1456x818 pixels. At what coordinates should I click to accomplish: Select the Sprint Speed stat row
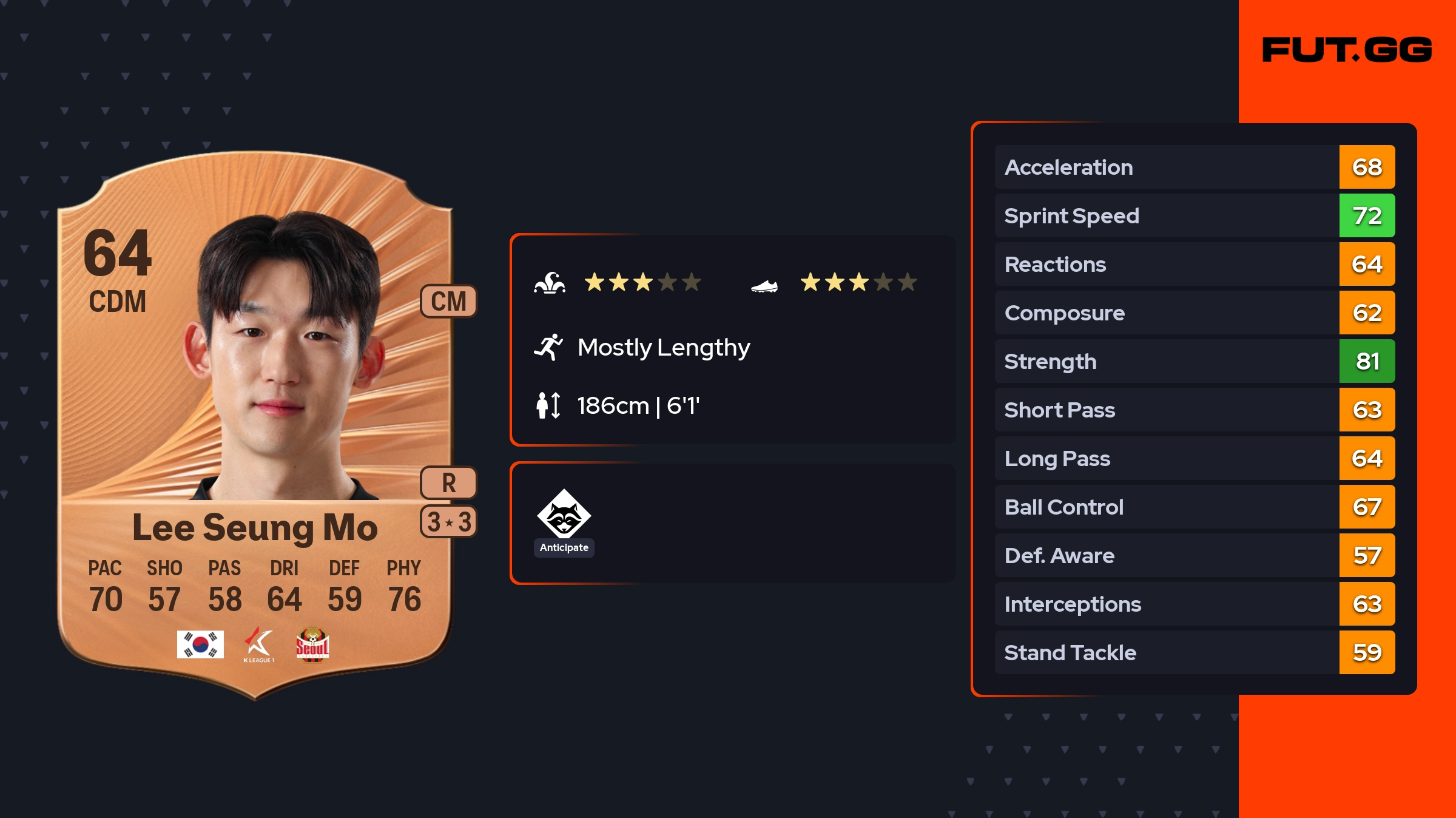coord(1194,216)
